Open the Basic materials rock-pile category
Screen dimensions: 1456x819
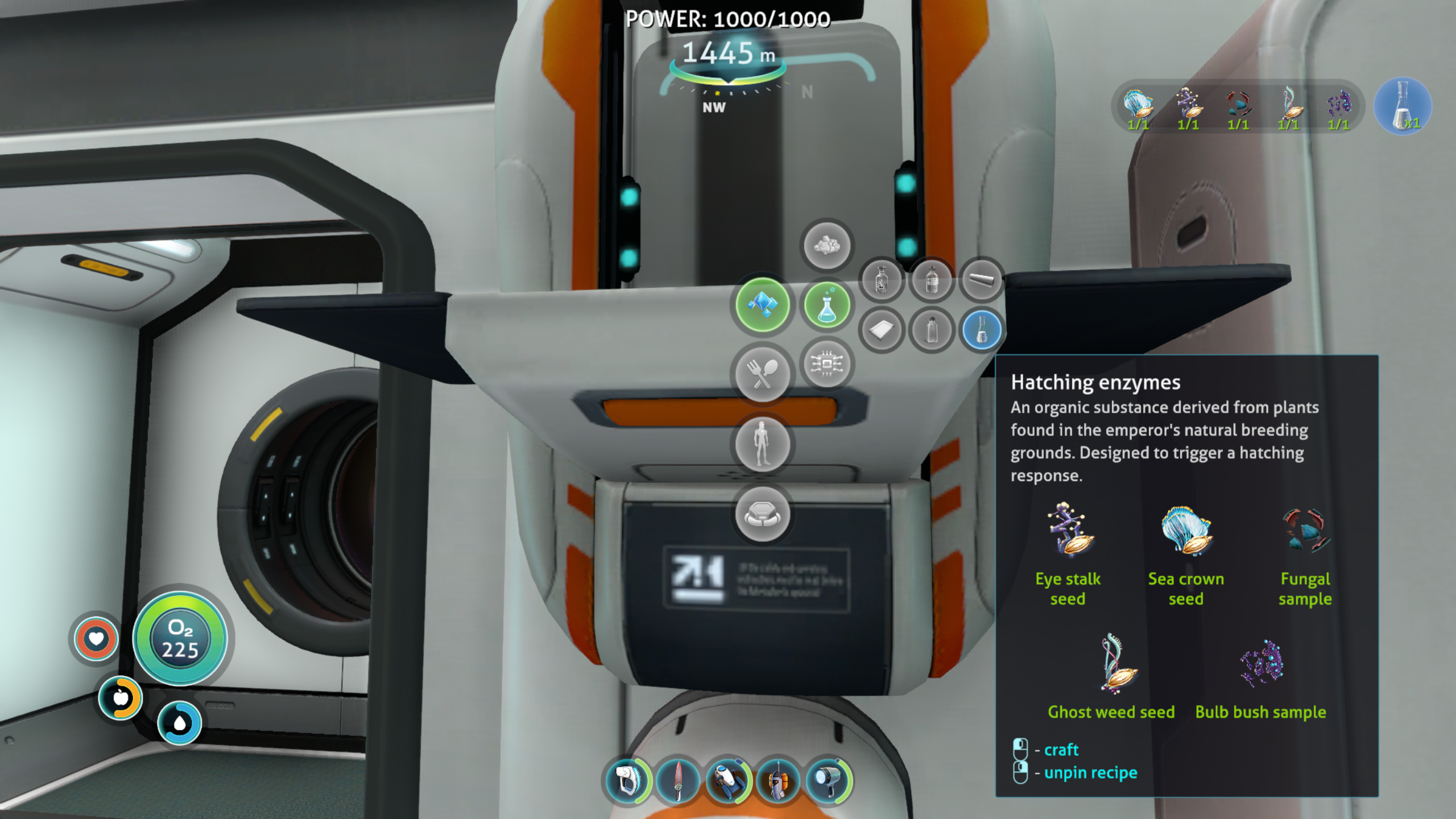click(826, 246)
